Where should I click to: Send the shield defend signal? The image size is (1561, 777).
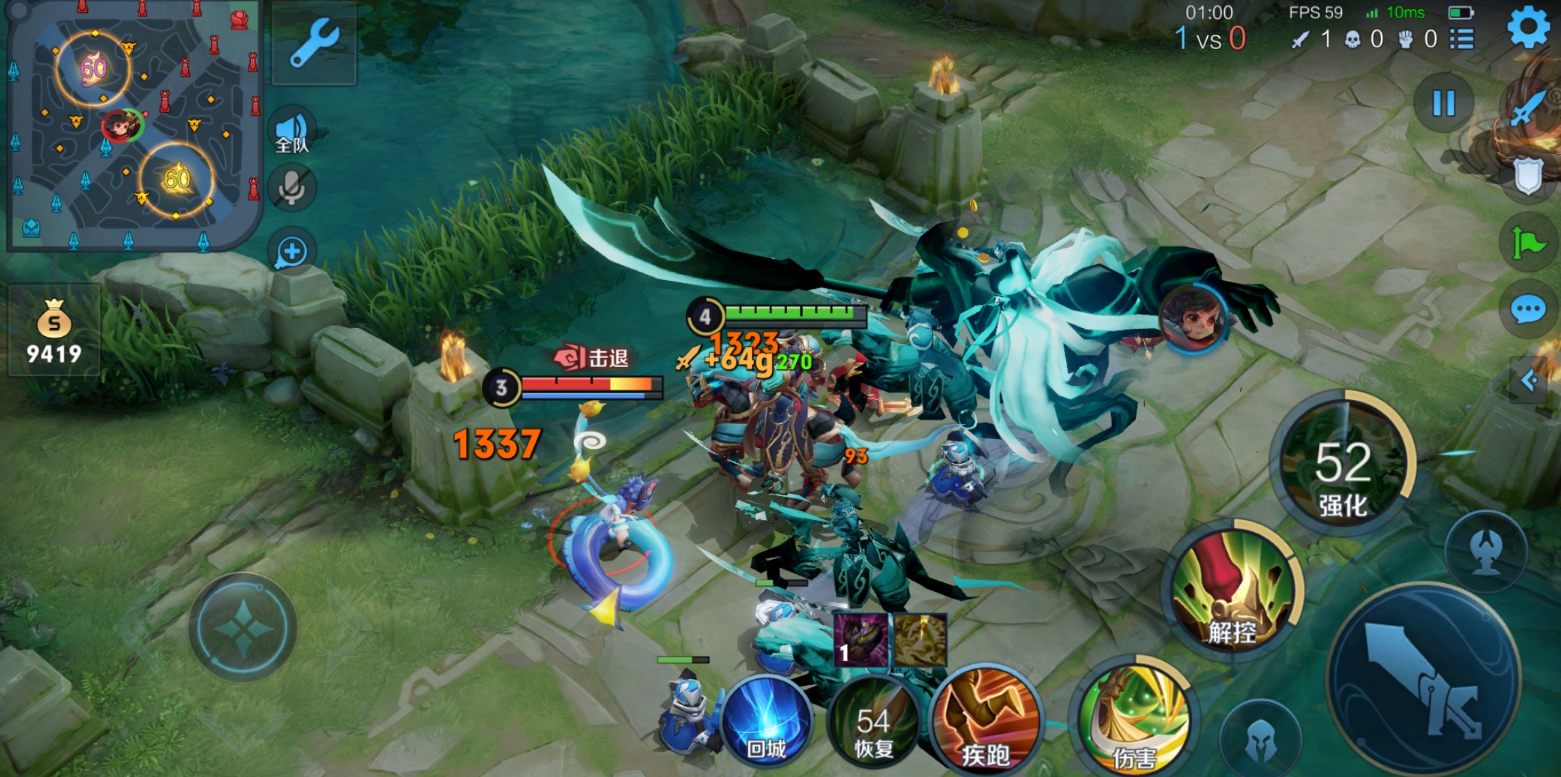1527,177
